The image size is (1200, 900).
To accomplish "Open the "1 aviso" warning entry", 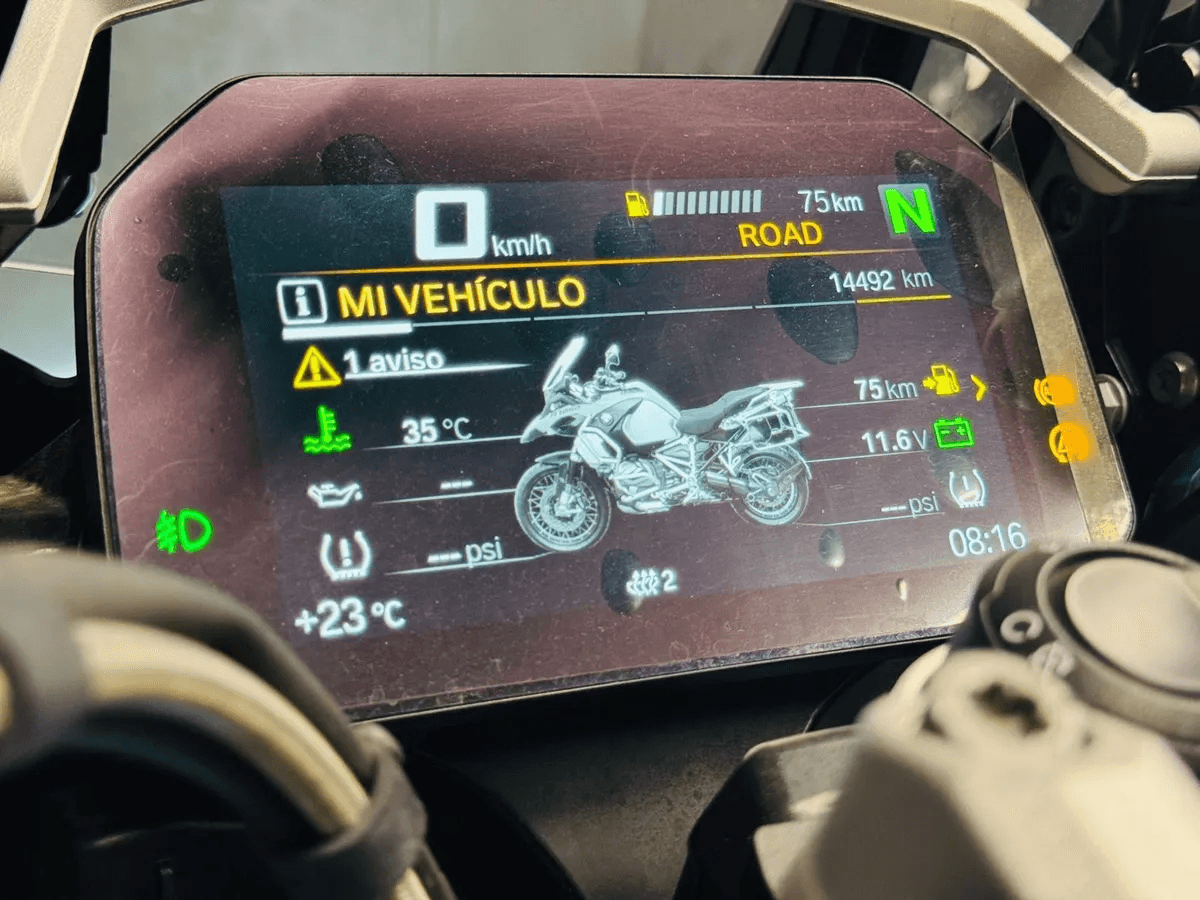I will pos(393,361).
